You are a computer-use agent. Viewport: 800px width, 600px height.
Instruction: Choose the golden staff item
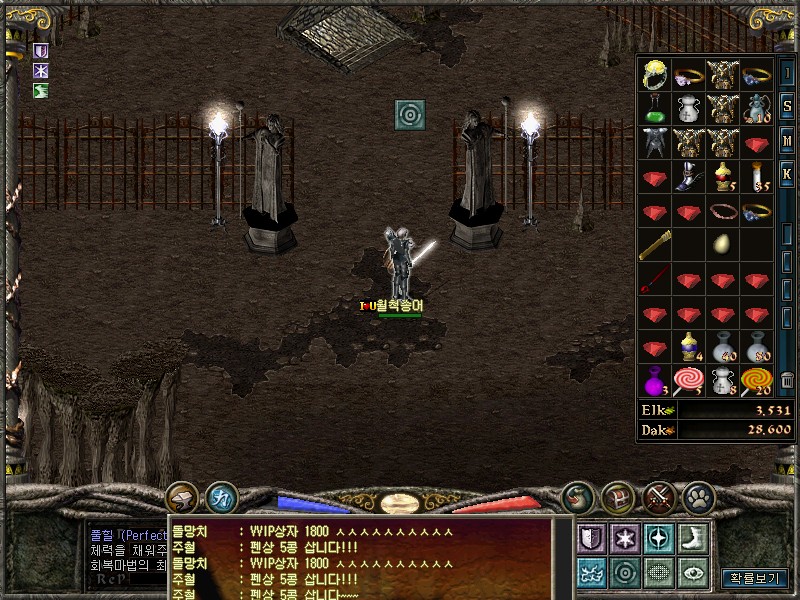(655, 244)
